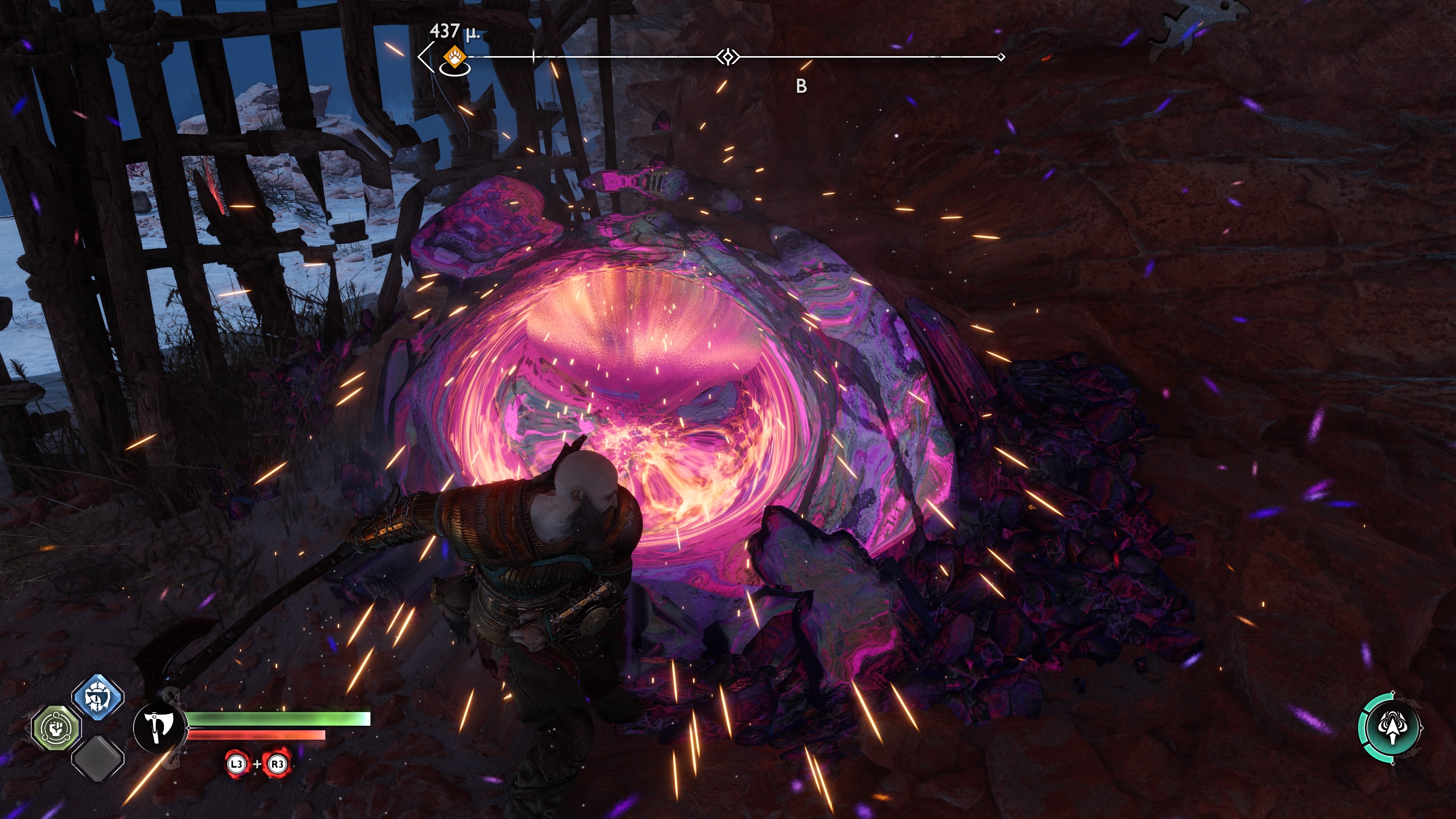Select the orange paw quest marker on compass
Screen dimensions: 1456x819
click(x=455, y=57)
